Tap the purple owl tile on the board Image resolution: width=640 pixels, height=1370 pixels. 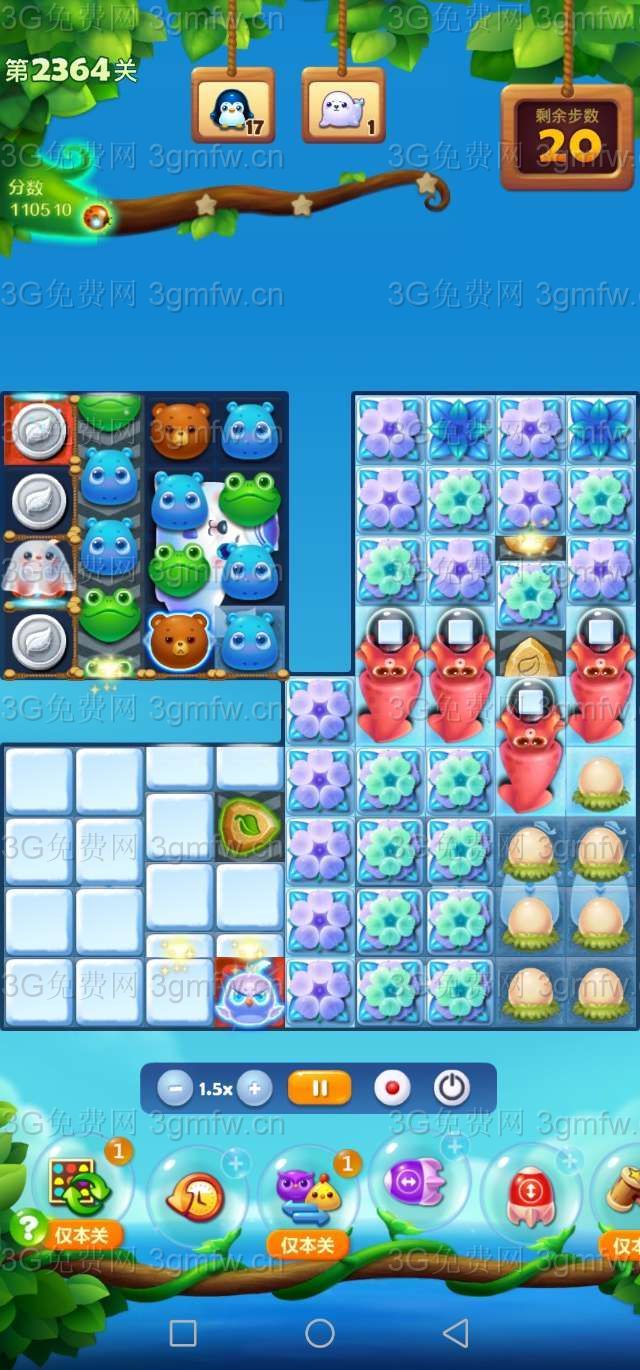[x=250, y=994]
